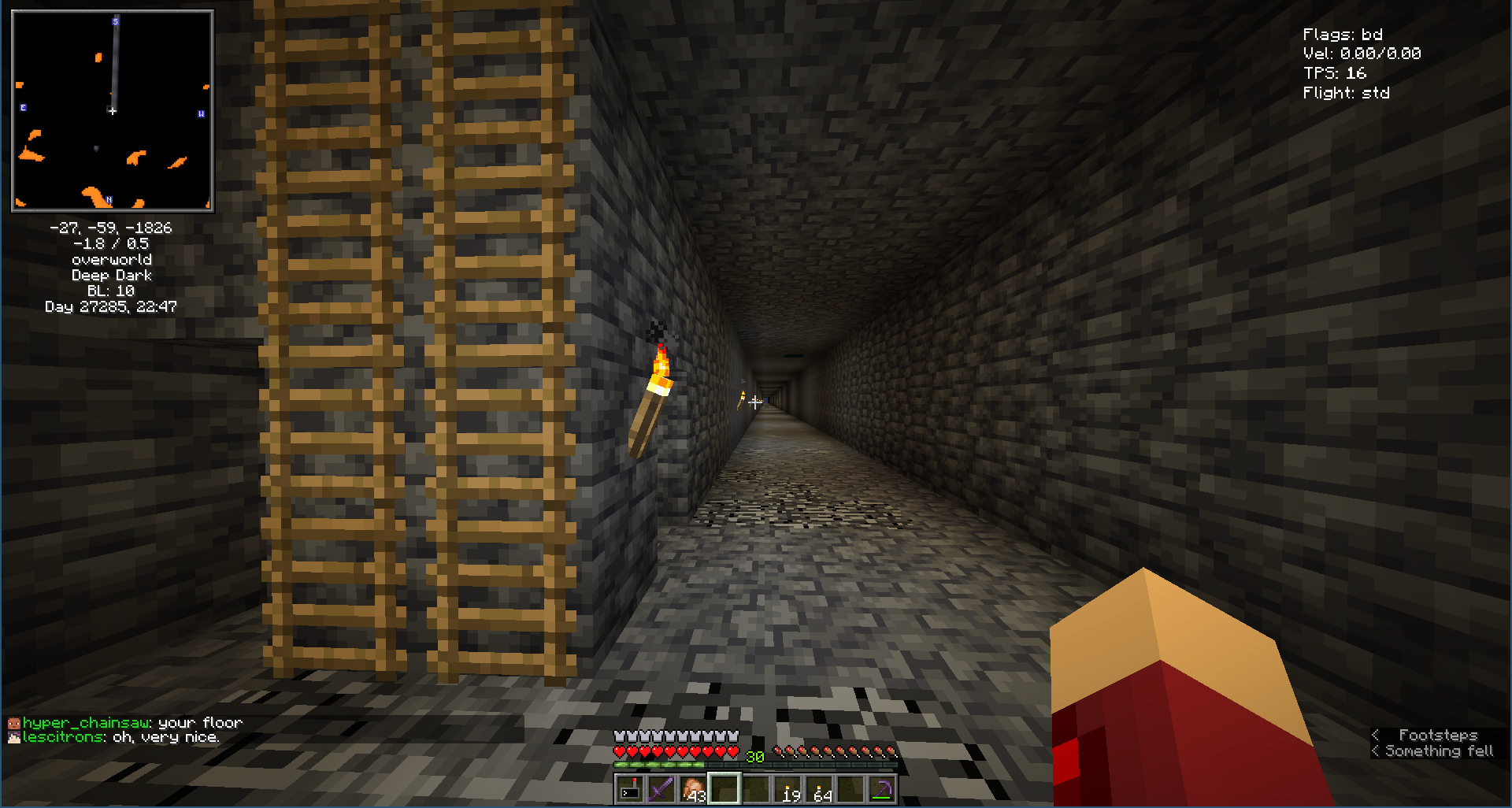Select the enchanted pickaxe hotbar slot
Screen dimensions: 1512x808
882,788
